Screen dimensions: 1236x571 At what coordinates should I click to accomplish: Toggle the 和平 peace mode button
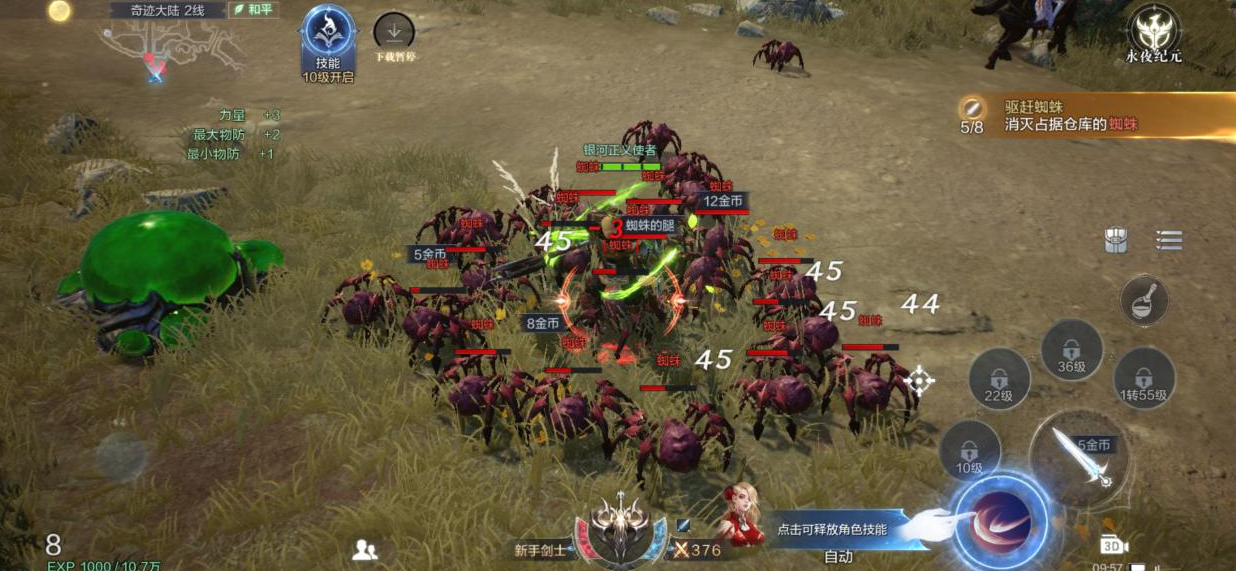click(x=254, y=10)
